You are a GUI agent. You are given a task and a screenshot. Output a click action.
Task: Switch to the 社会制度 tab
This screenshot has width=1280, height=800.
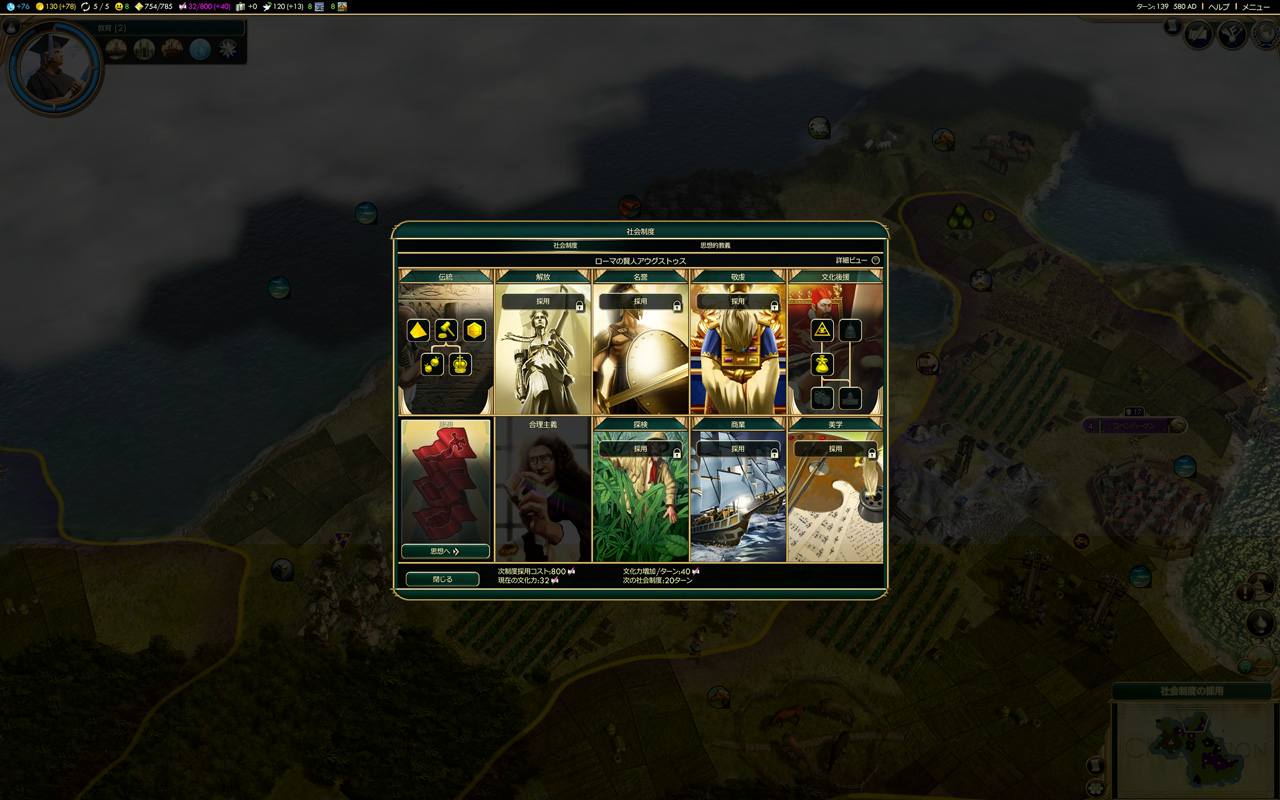[x=565, y=245]
